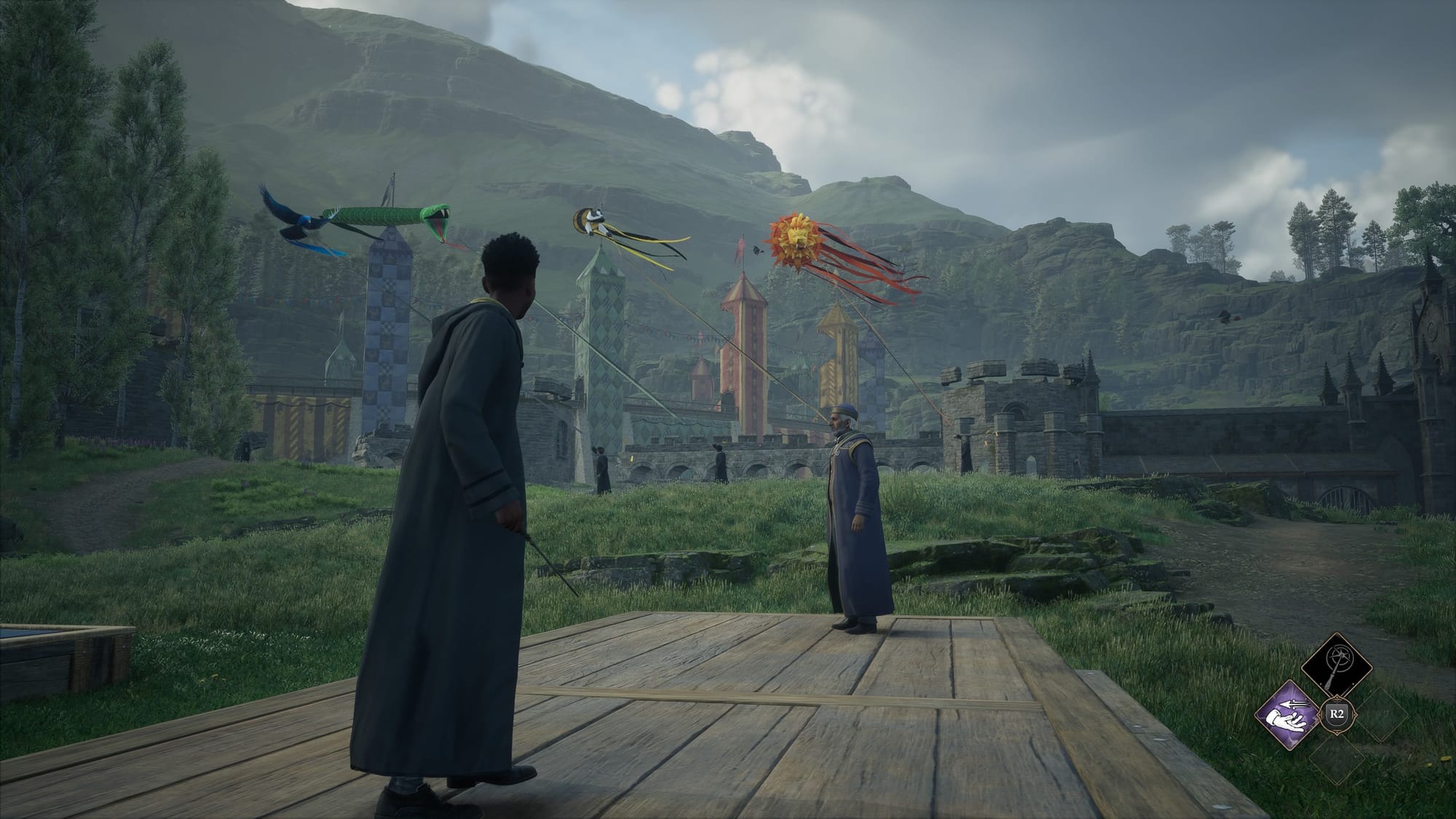
Task: Activate the black wand basic cast slot
Action: coord(1338,667)
